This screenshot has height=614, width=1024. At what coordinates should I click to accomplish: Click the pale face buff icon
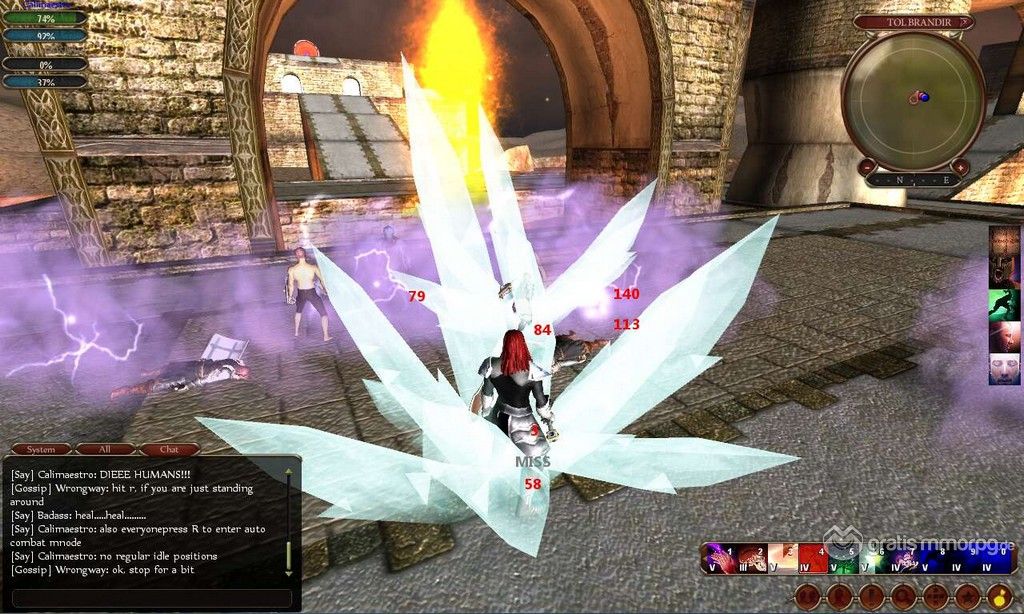[1005, 369]
